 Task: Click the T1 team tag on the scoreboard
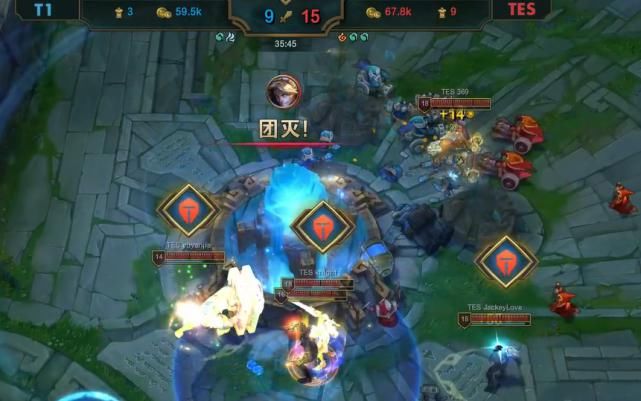[44, 11]
